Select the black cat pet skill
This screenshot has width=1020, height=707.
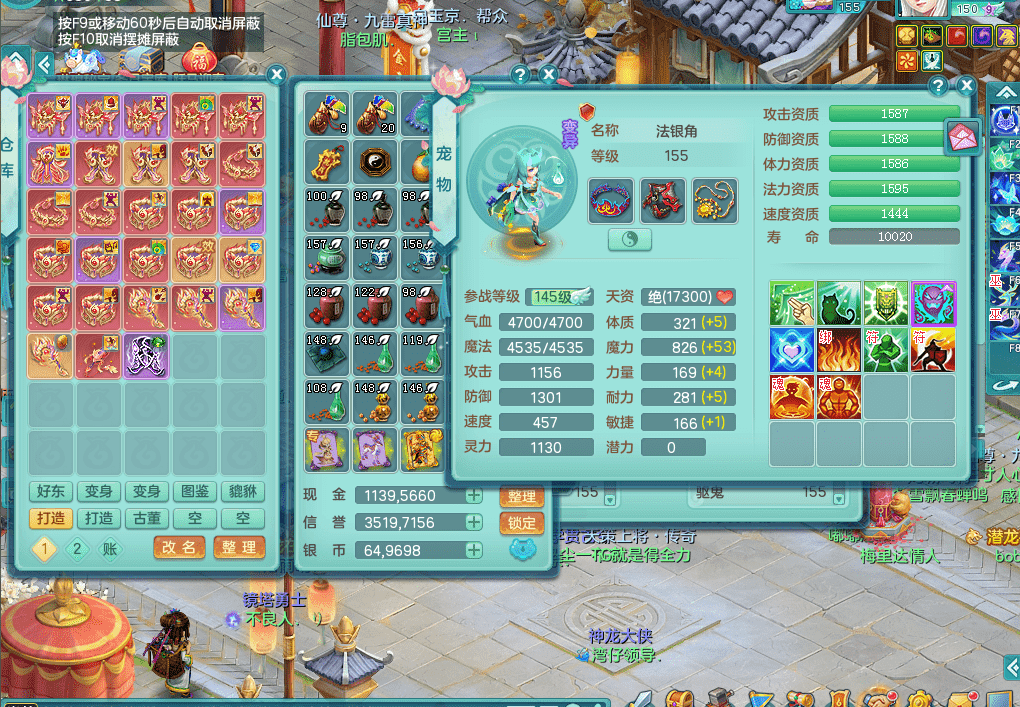click(x=839, y=304)
